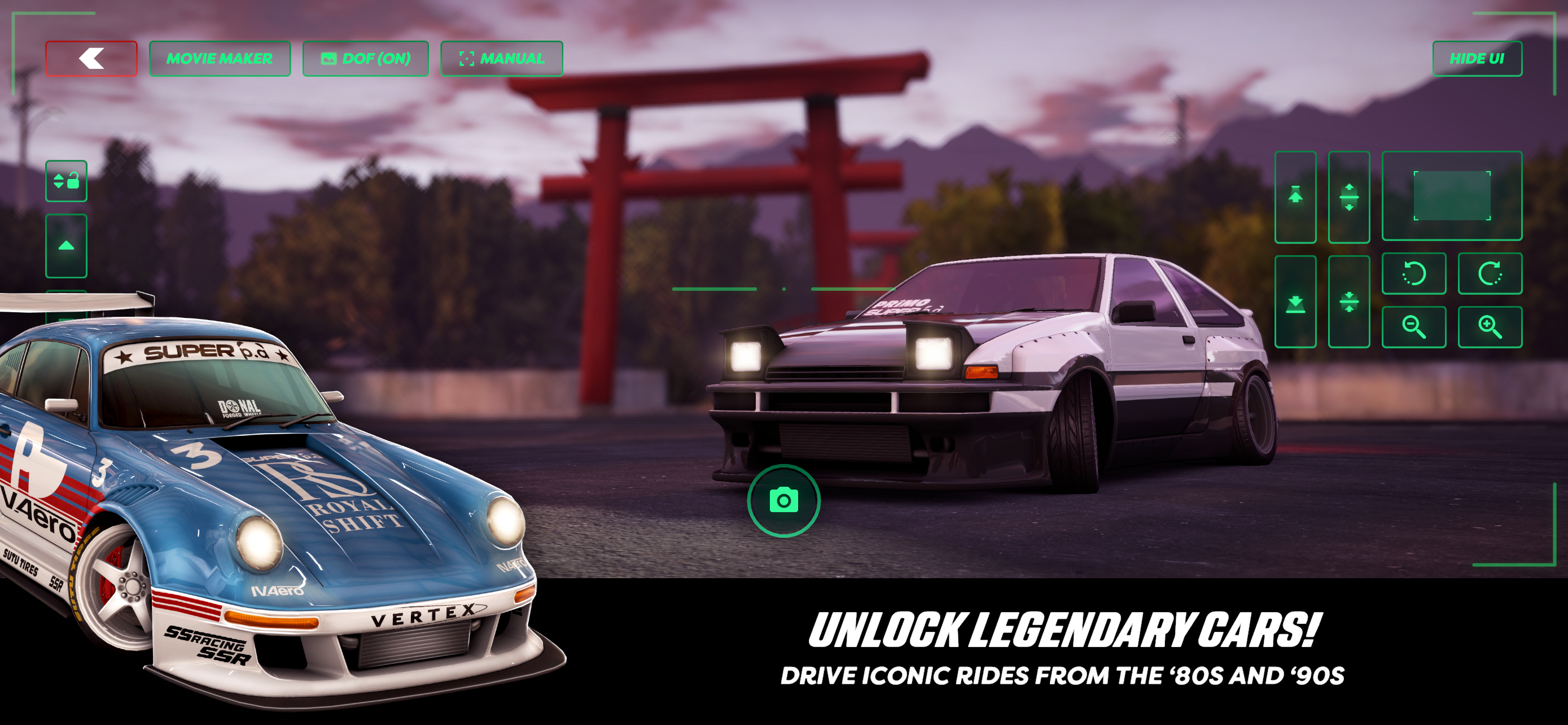The image size is (1568, 725).
Task: Click the up triangle control on the left
Action: (67, 246)
